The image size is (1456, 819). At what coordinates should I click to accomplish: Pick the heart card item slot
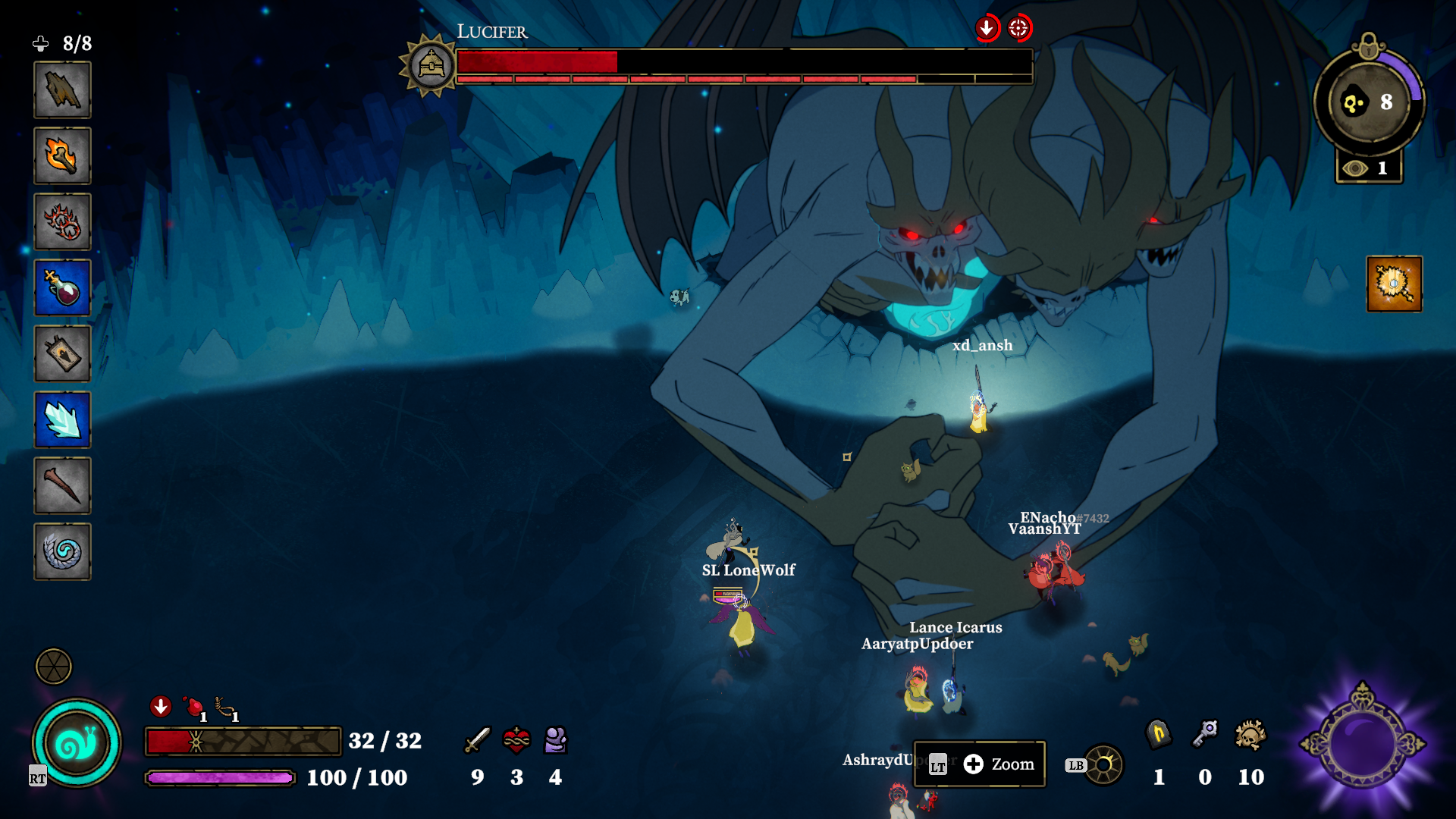tap(62, 354)
